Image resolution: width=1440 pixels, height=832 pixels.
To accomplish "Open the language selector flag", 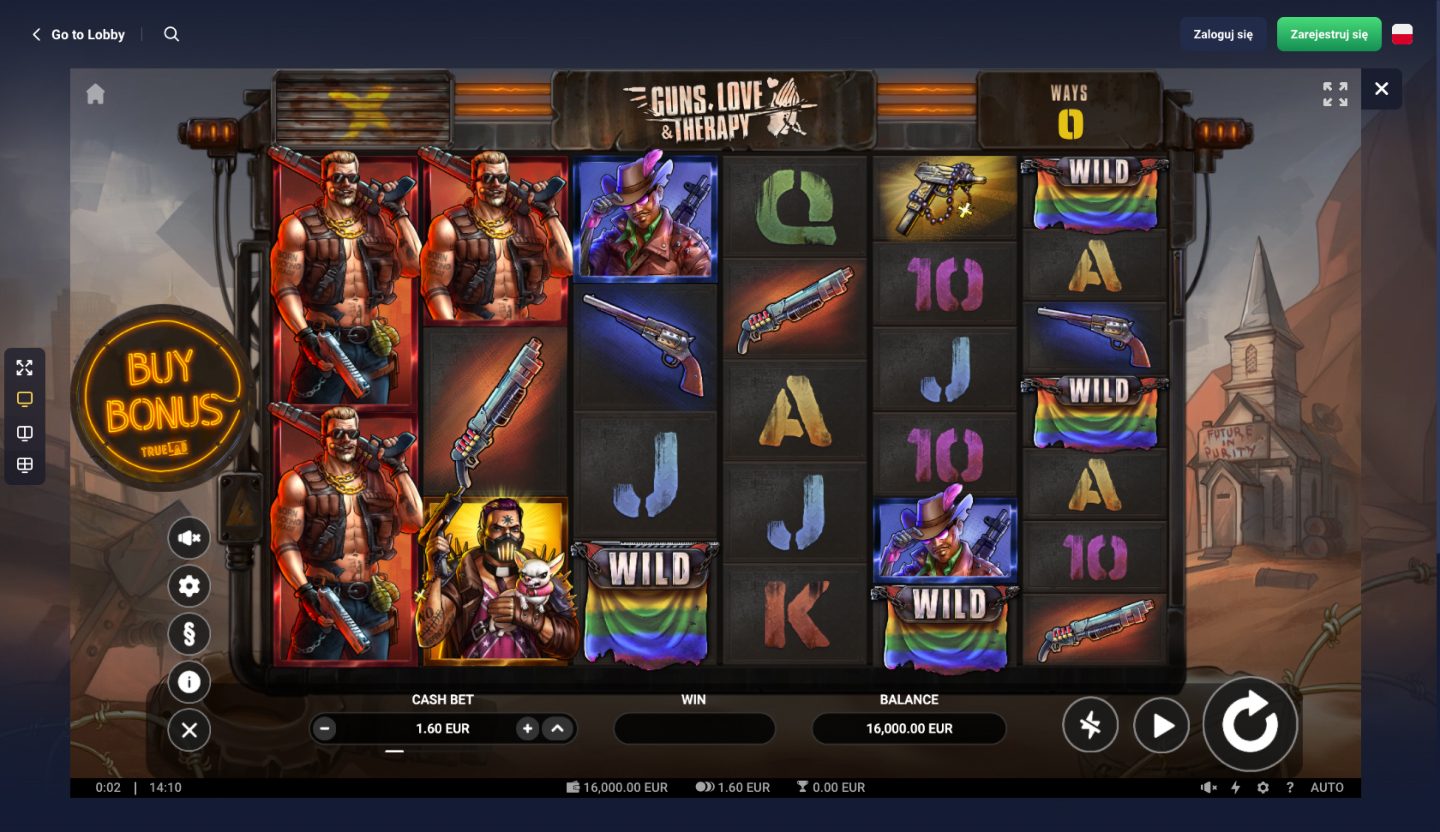I will click(1402, 33).
